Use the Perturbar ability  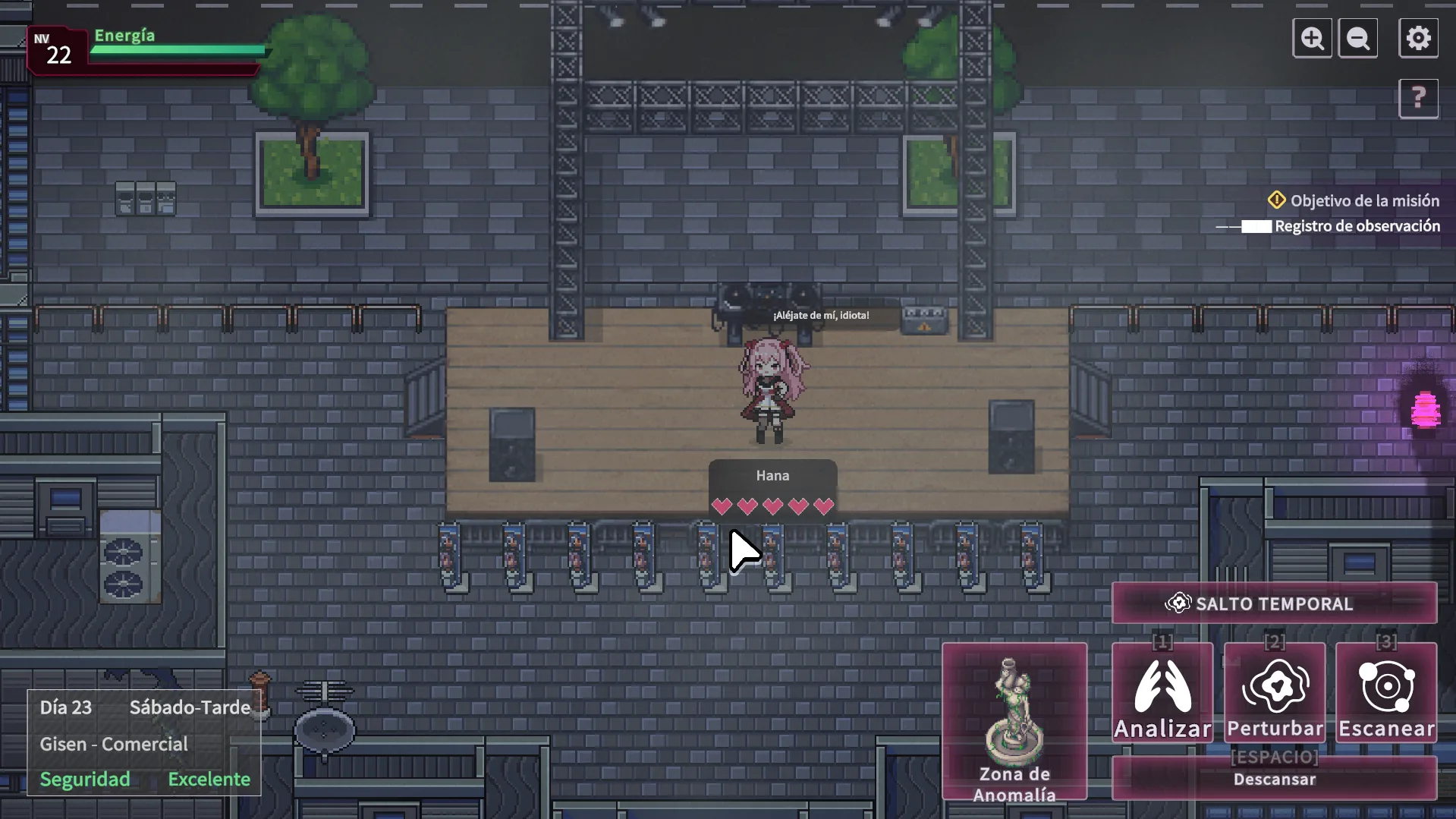(x=1275, y=693)
